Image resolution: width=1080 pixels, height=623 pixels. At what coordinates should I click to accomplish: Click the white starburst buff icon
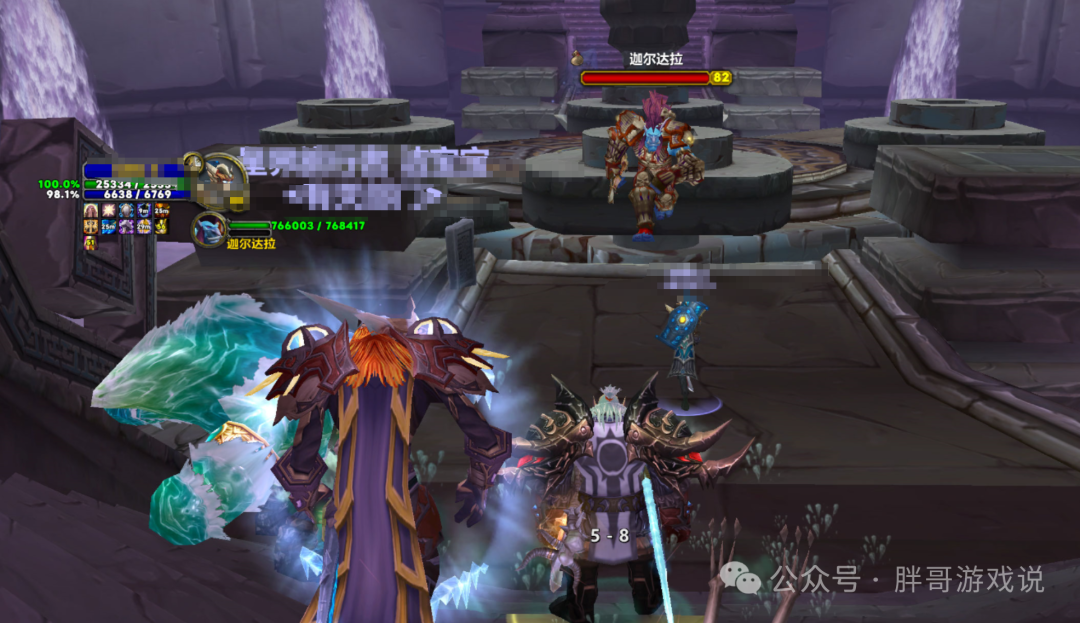pos(109,210)
